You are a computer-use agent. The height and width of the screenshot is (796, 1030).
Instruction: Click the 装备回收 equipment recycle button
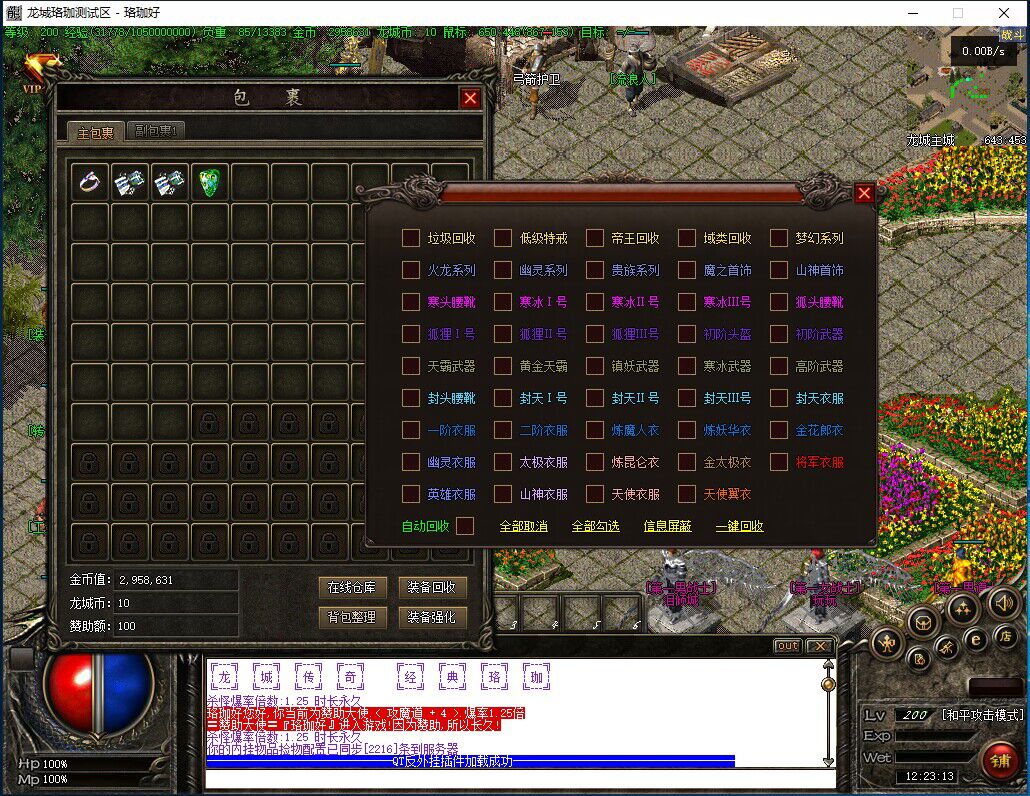tap(432, 587)
